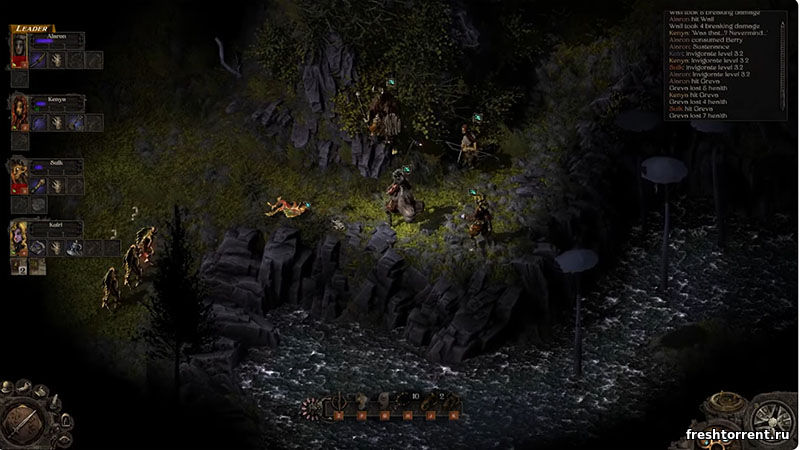Open Kalri's first equipment slot
The width and height of the screenshot is (800, 450).
40,247
